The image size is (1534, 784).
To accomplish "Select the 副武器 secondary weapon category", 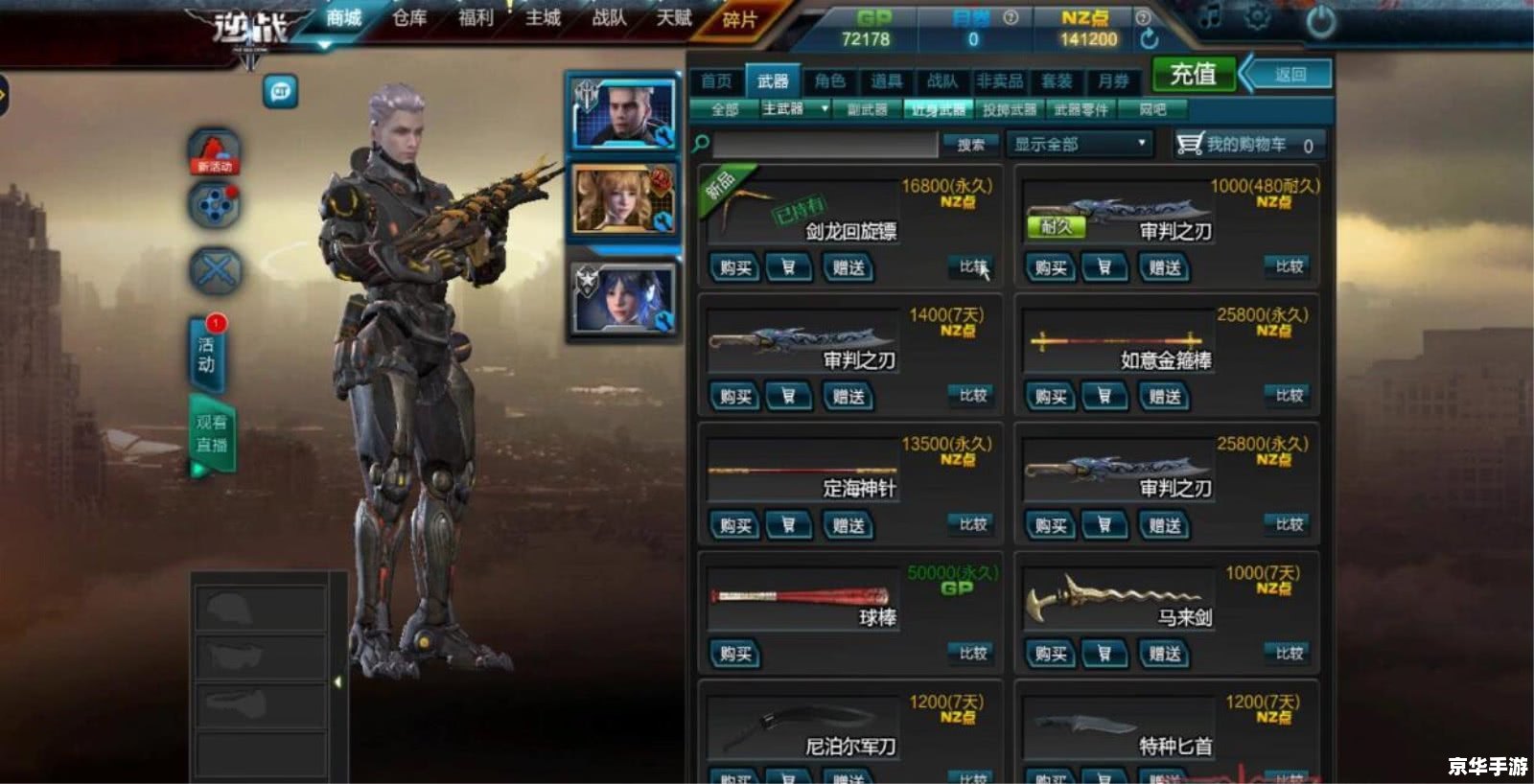I will click(867, 110).
